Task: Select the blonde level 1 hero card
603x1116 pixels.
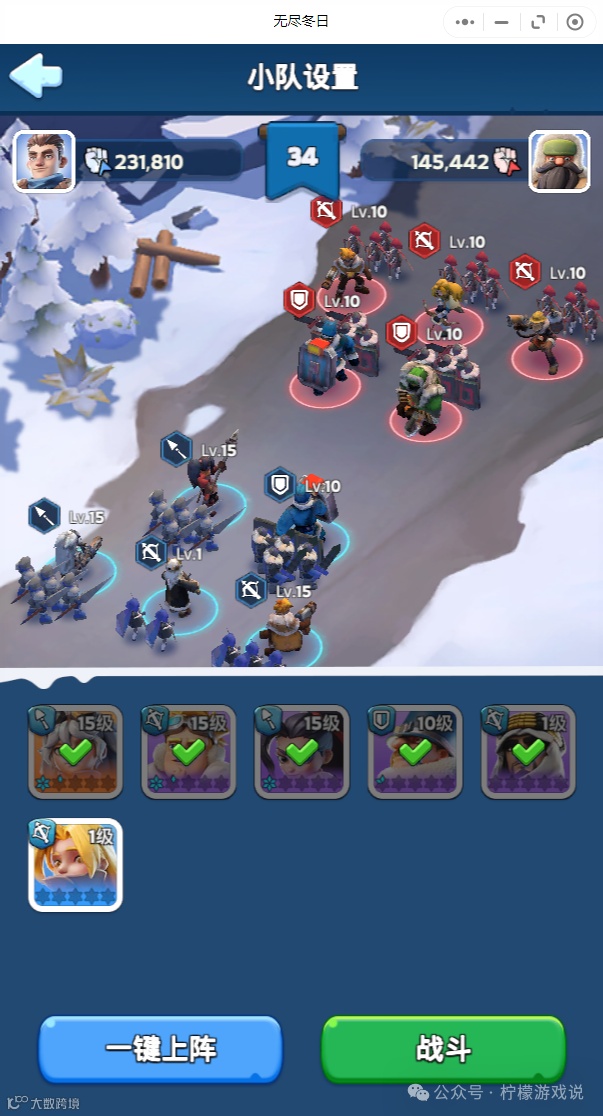Action: 75,865
